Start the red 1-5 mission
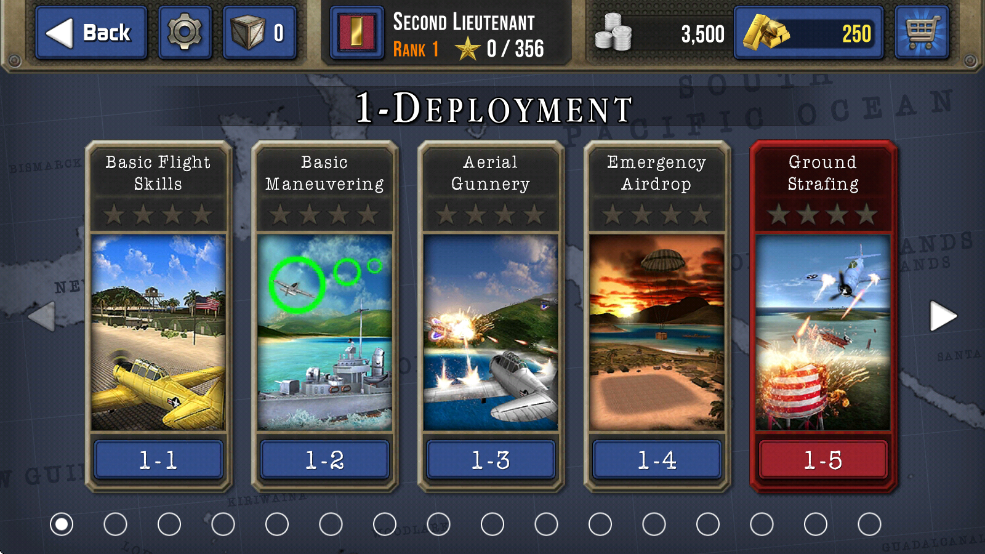Screen dimensions: 985x554 click(x=822, y=460)
